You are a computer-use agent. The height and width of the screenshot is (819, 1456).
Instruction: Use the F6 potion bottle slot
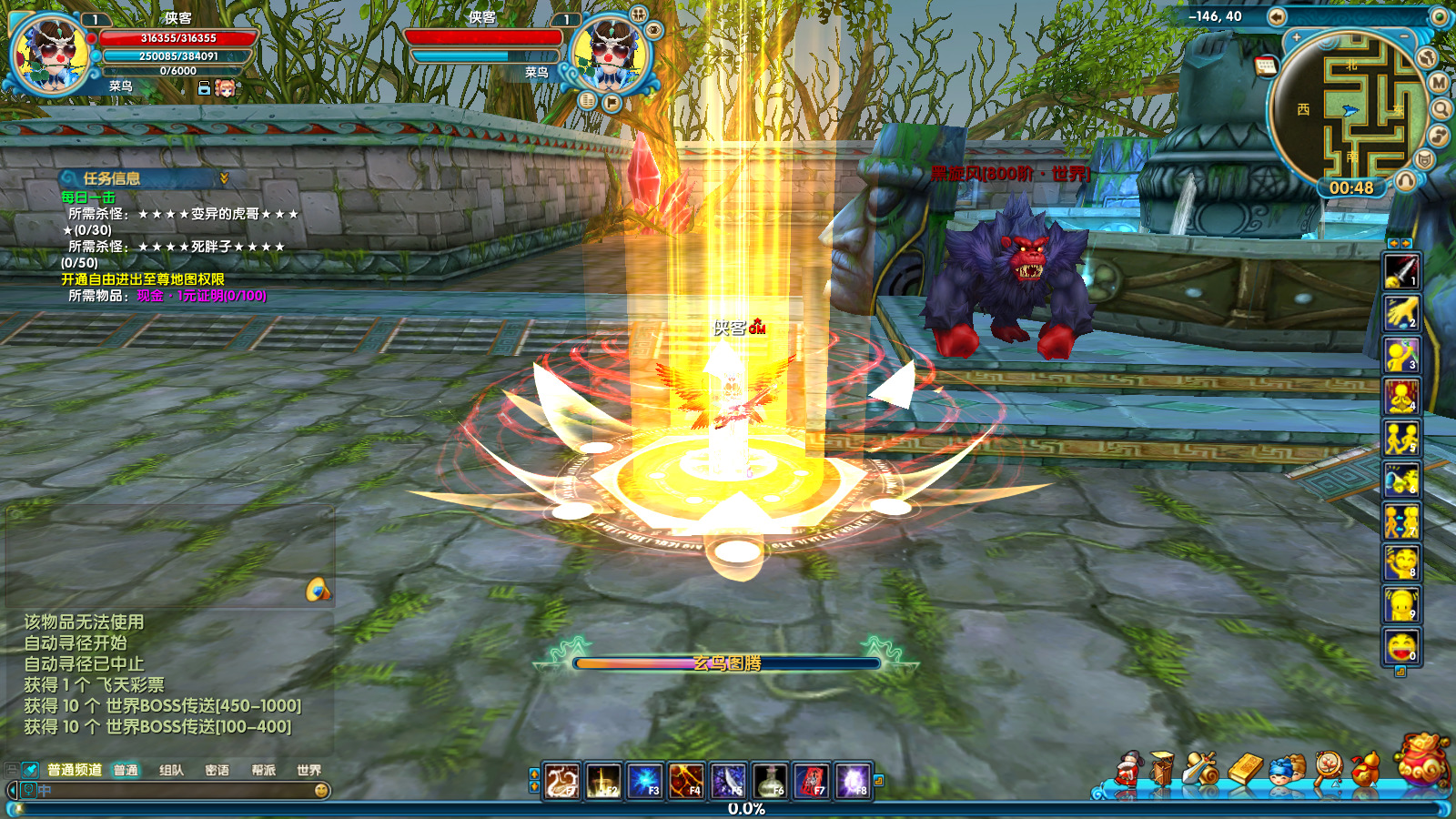770,781
